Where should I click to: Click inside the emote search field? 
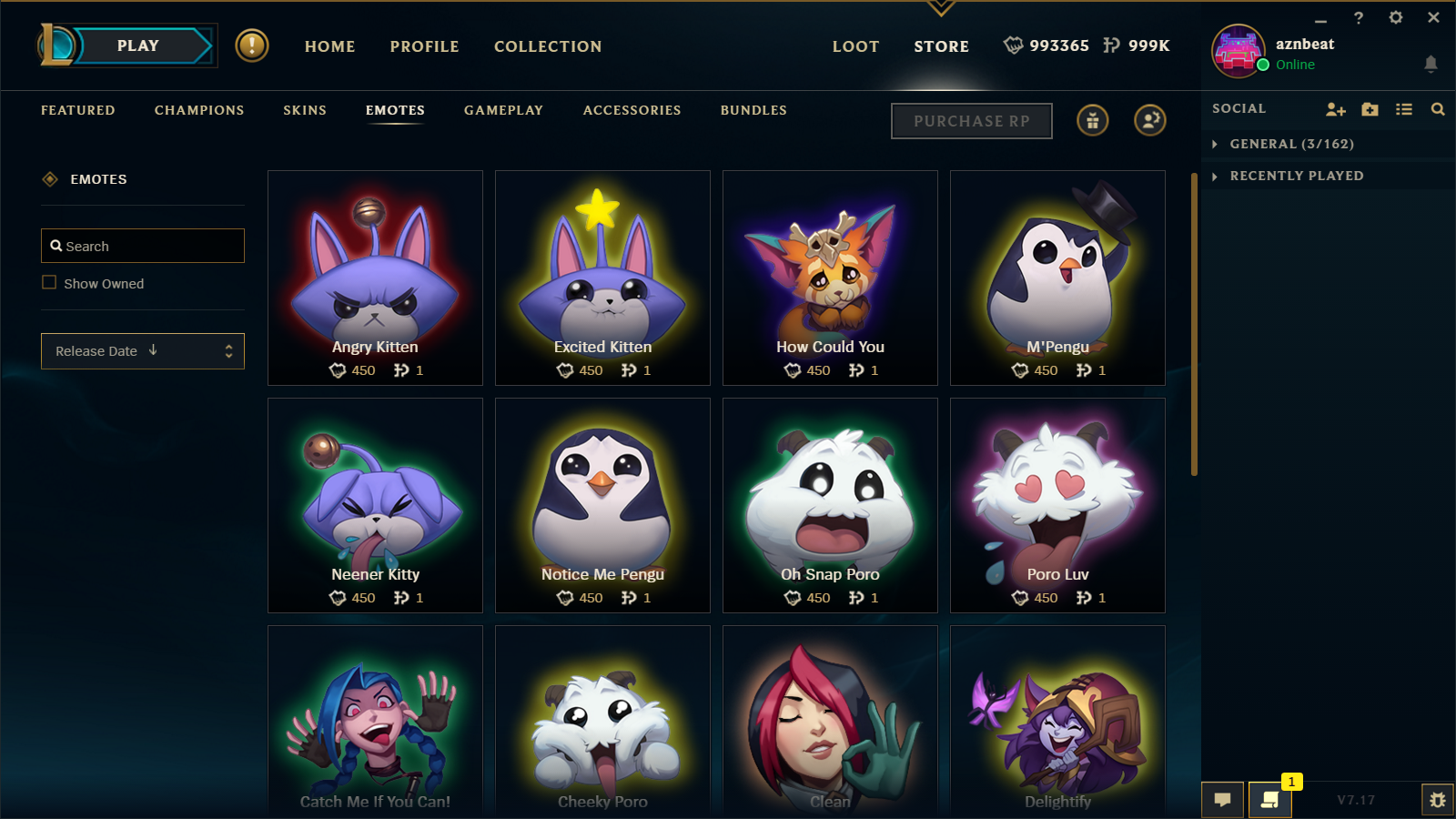click(142, 245)
